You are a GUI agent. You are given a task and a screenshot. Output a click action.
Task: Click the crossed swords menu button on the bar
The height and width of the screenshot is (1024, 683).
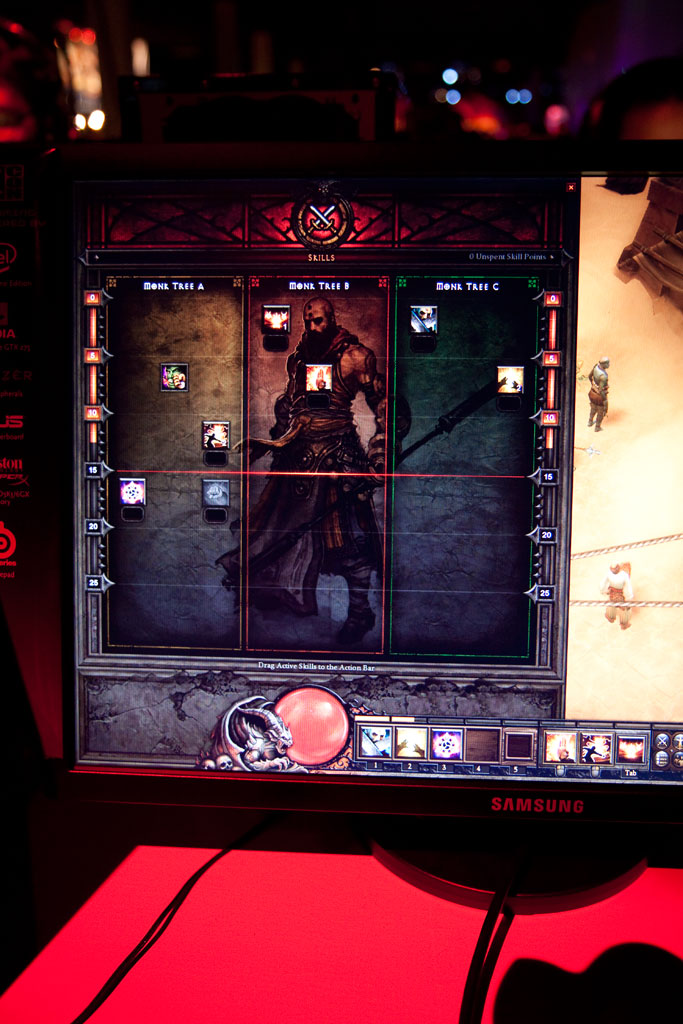point(662,741)
